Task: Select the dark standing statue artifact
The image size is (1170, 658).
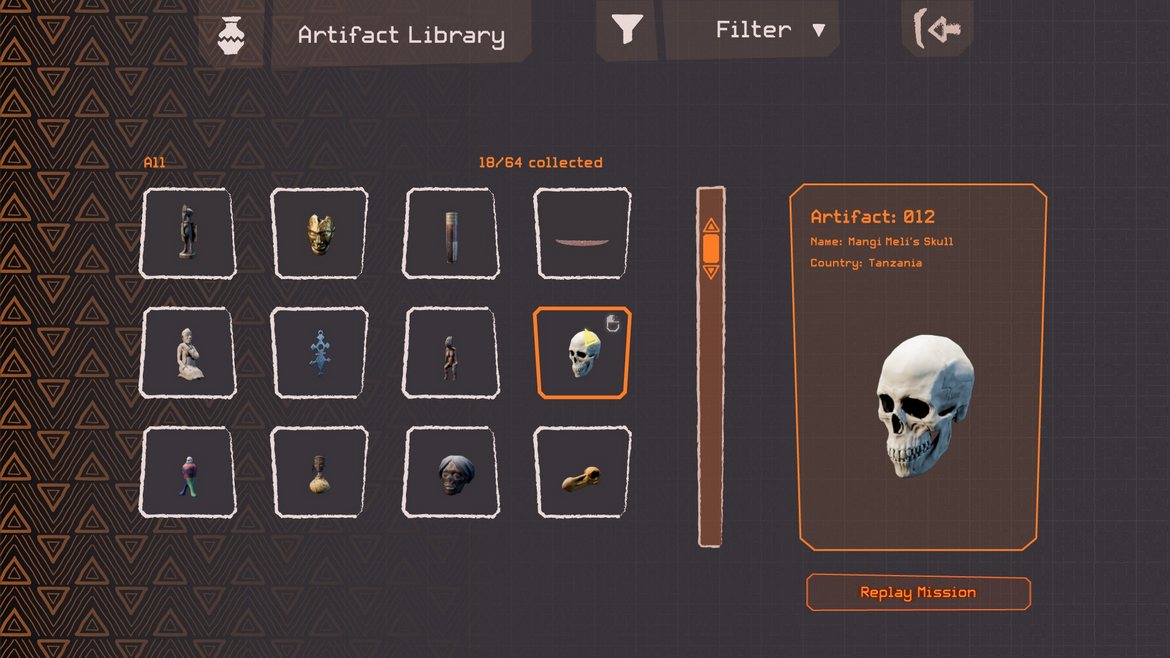Action: (186, 233)
